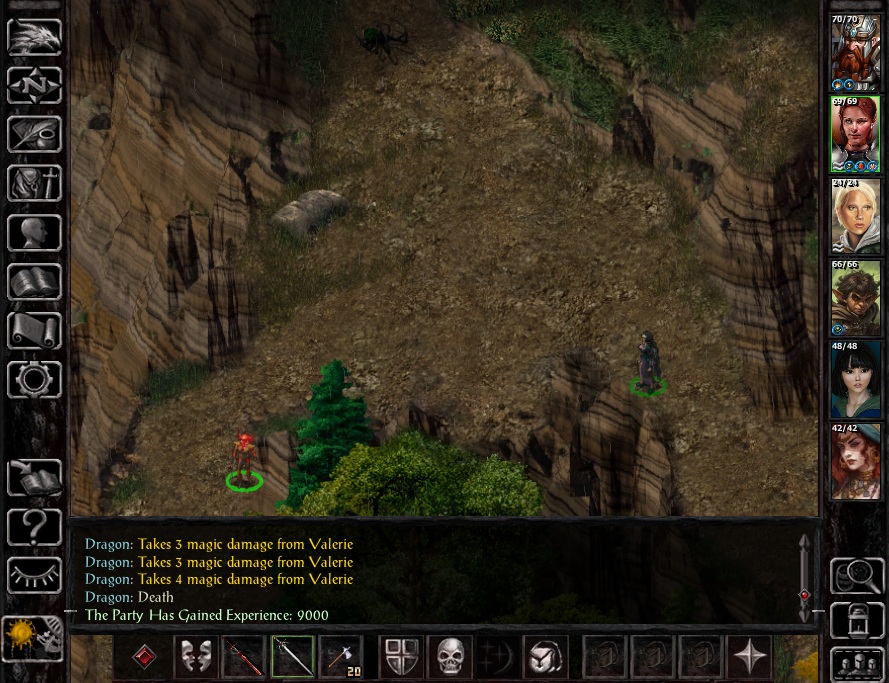Open game options with the gear icon
This screenshot has width=889, height=683.
coord(34,380)
